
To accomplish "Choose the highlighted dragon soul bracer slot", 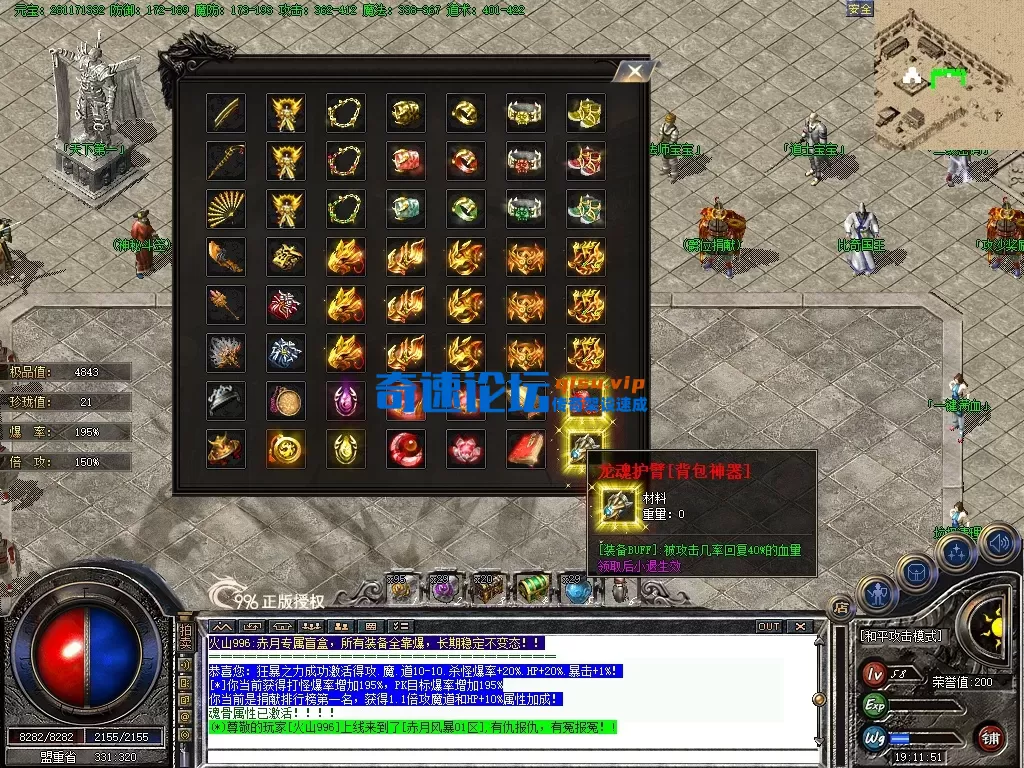I will coord(585,449).
